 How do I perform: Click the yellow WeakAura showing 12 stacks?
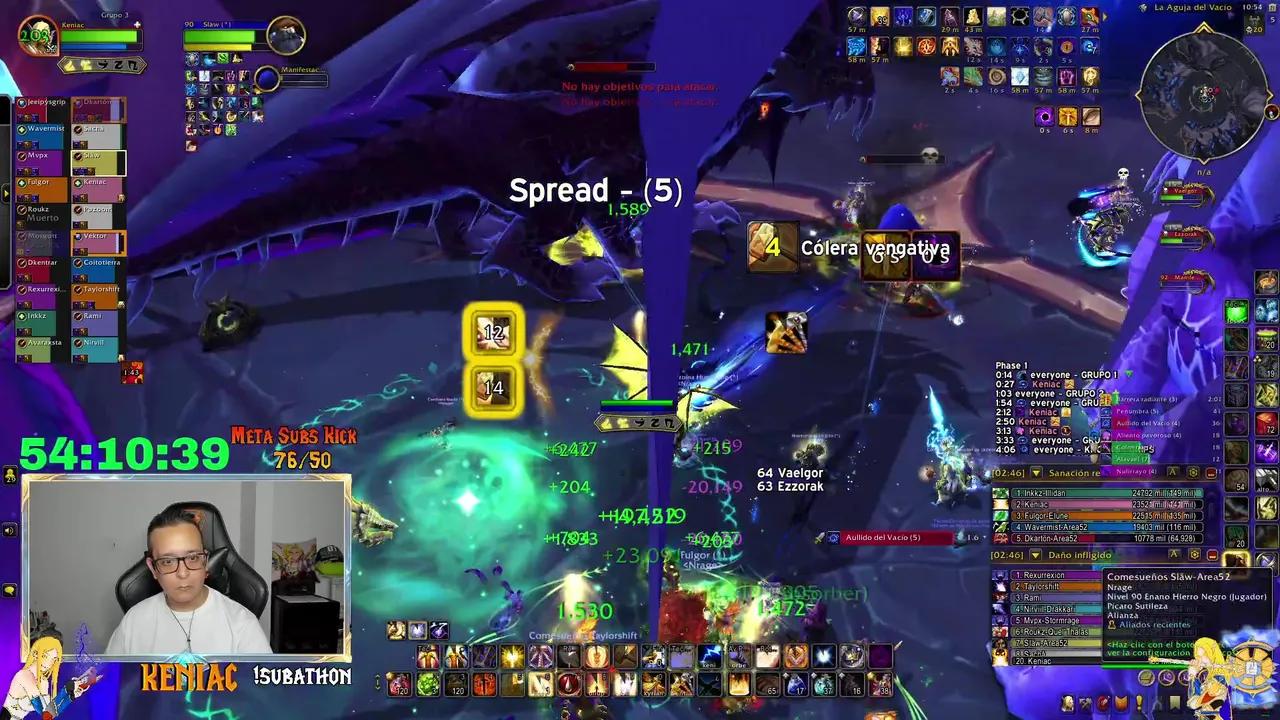(x=492, y=332)
